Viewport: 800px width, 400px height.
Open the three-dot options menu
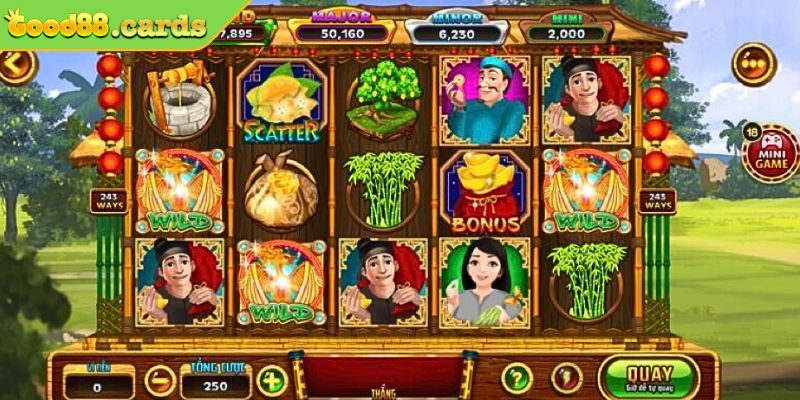click(x=753, y=65)
